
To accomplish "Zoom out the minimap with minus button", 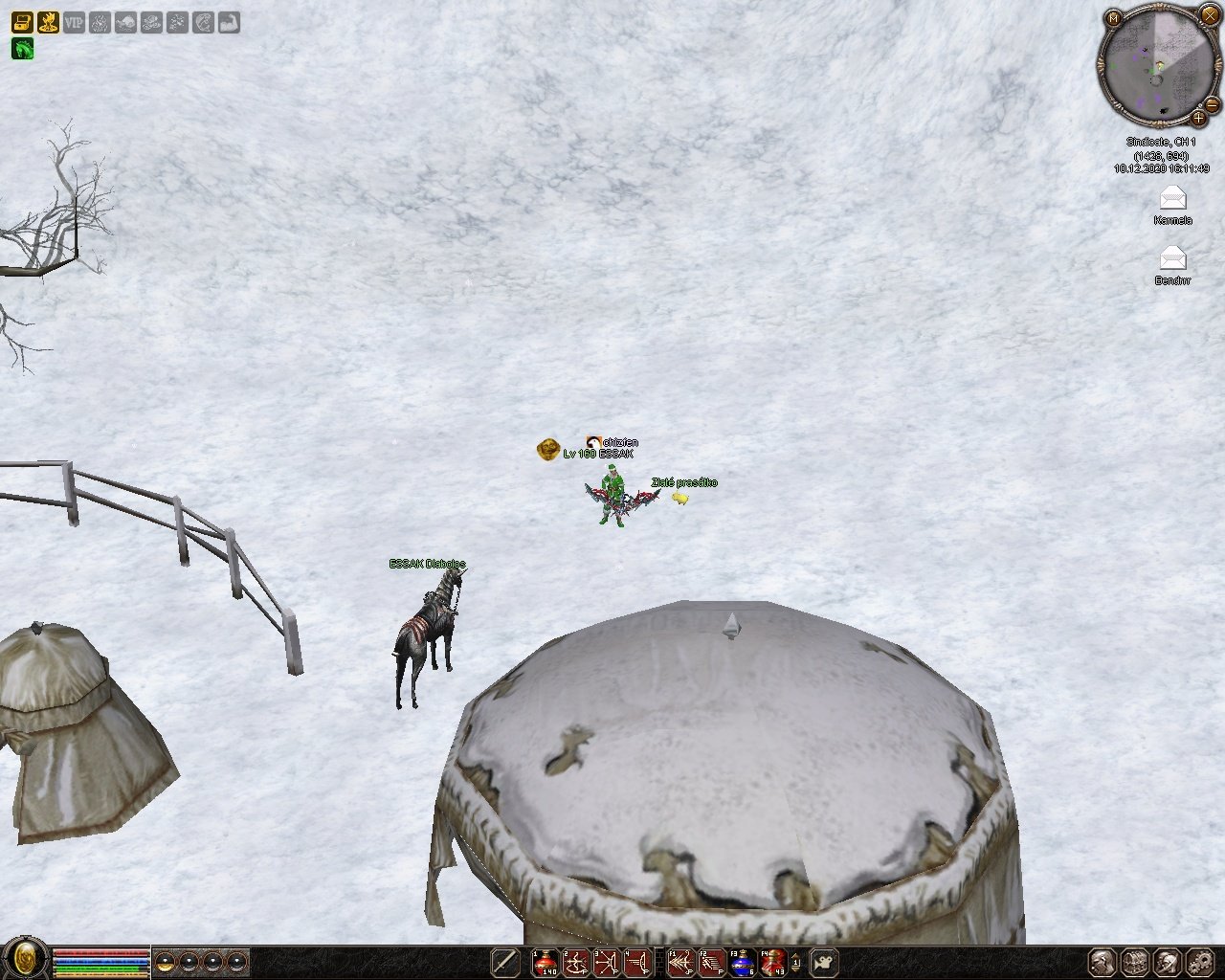I will tap(1213, 103).
